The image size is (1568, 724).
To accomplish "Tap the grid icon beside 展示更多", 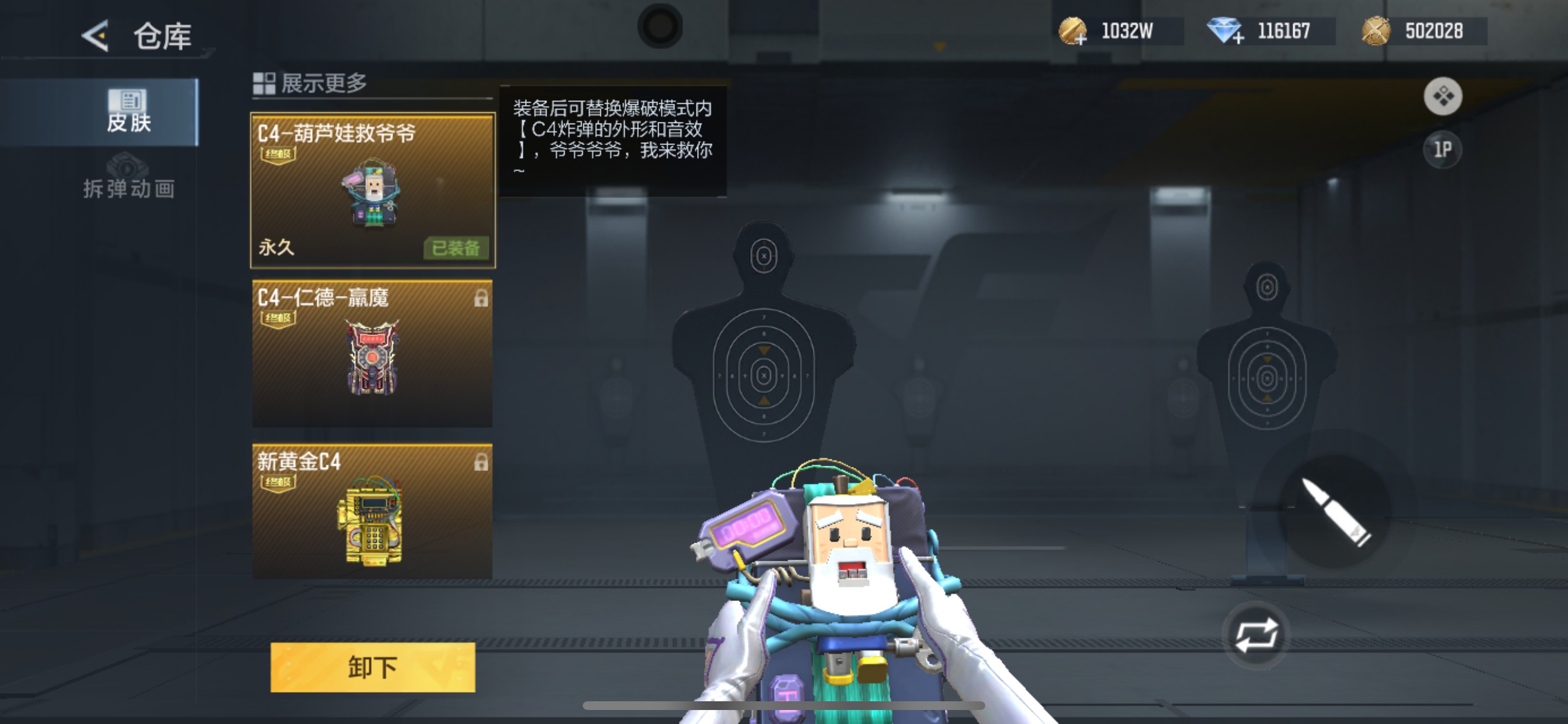I will point(264,83).
